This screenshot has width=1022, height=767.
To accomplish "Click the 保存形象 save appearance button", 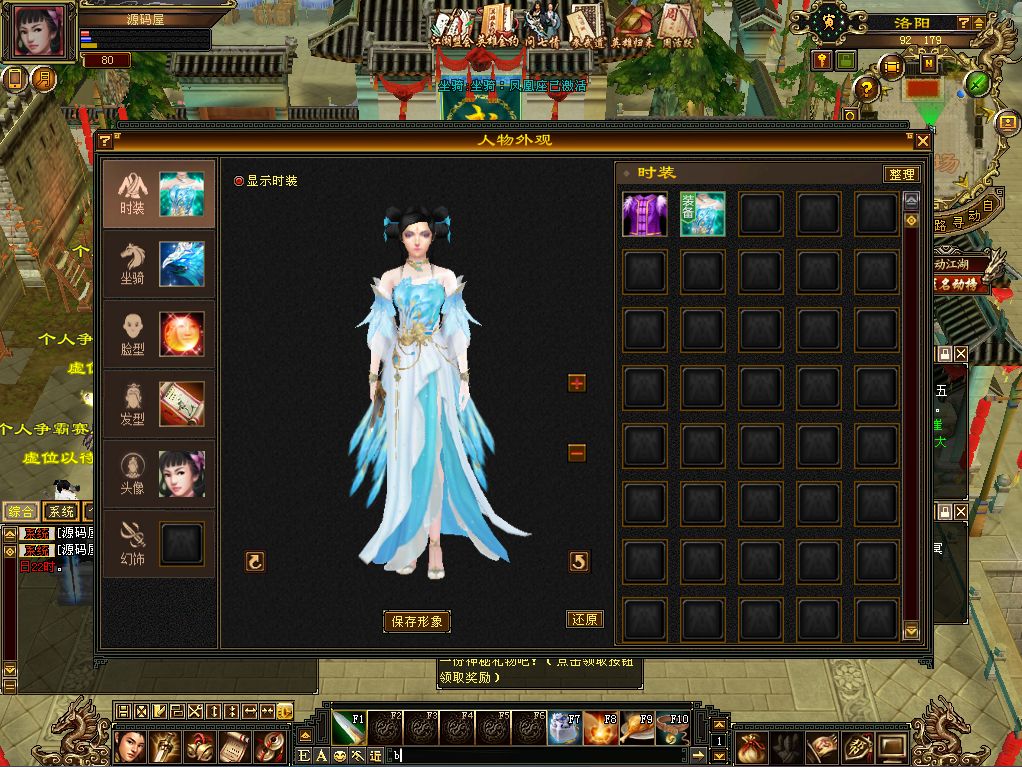I will pos(417,621).
